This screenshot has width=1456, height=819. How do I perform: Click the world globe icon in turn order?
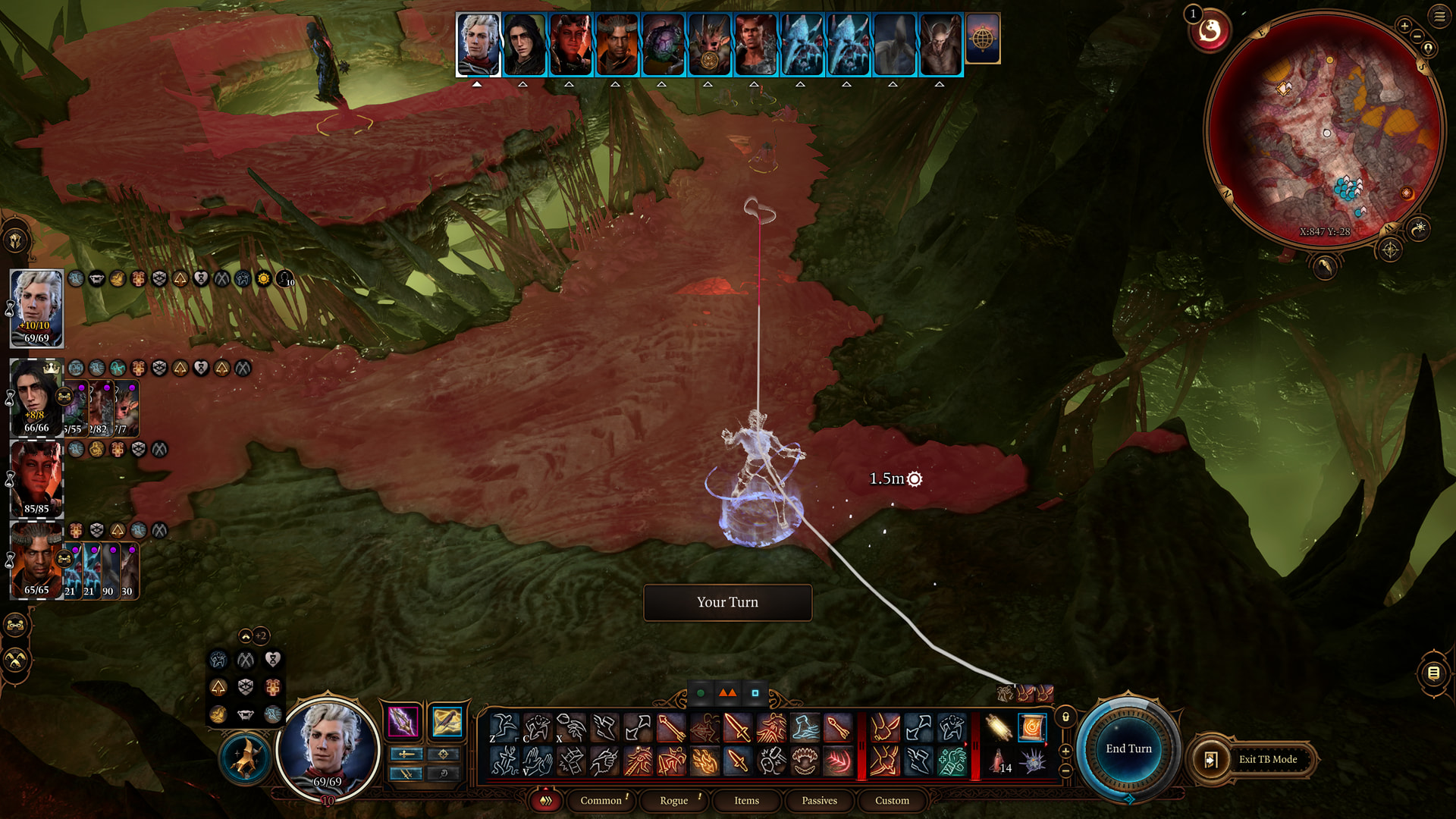point(983,39)
